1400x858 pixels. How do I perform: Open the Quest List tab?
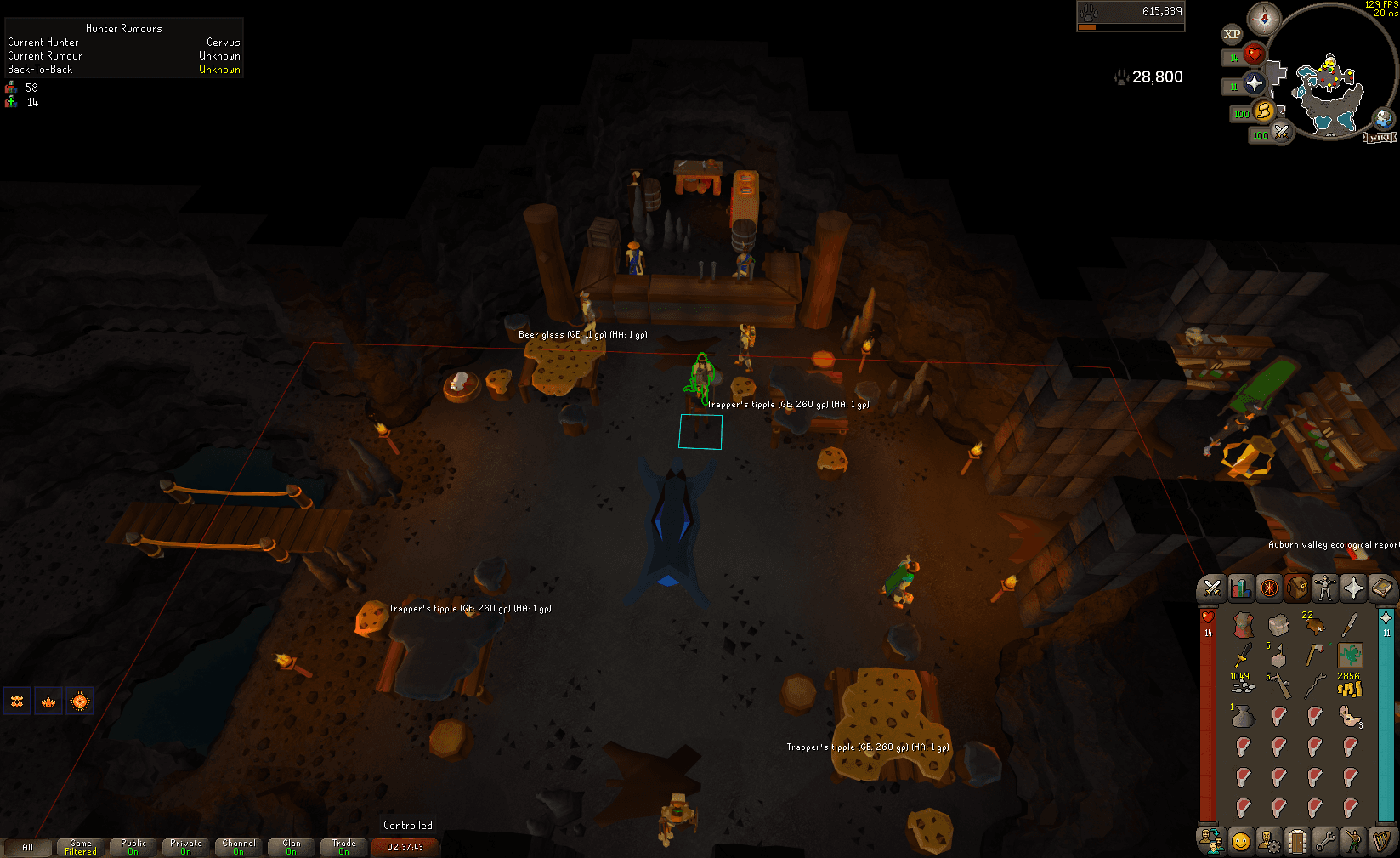(1270, 588)
